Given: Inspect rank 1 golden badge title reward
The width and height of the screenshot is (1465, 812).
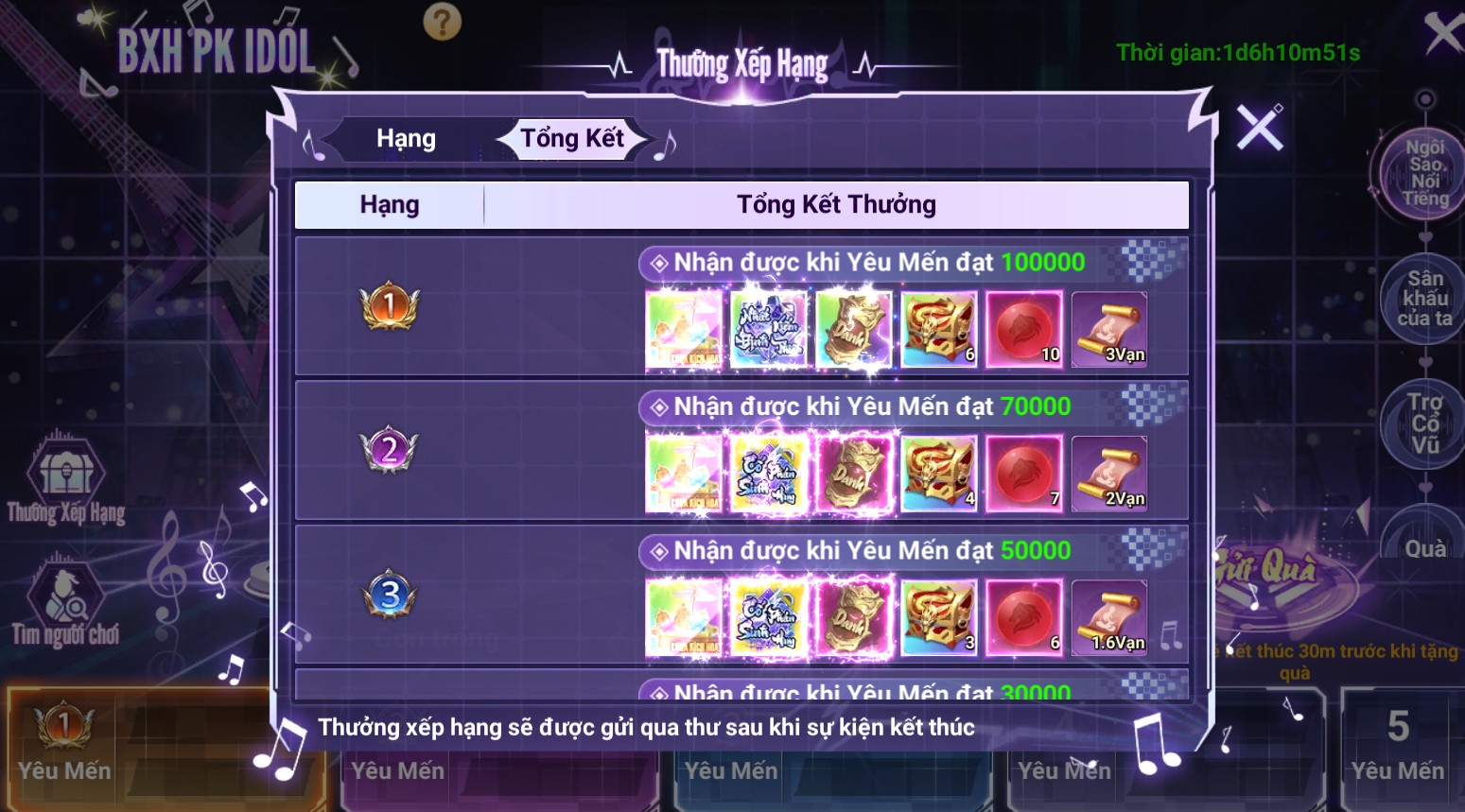Looking at the screenshot, I should point(854,329).
